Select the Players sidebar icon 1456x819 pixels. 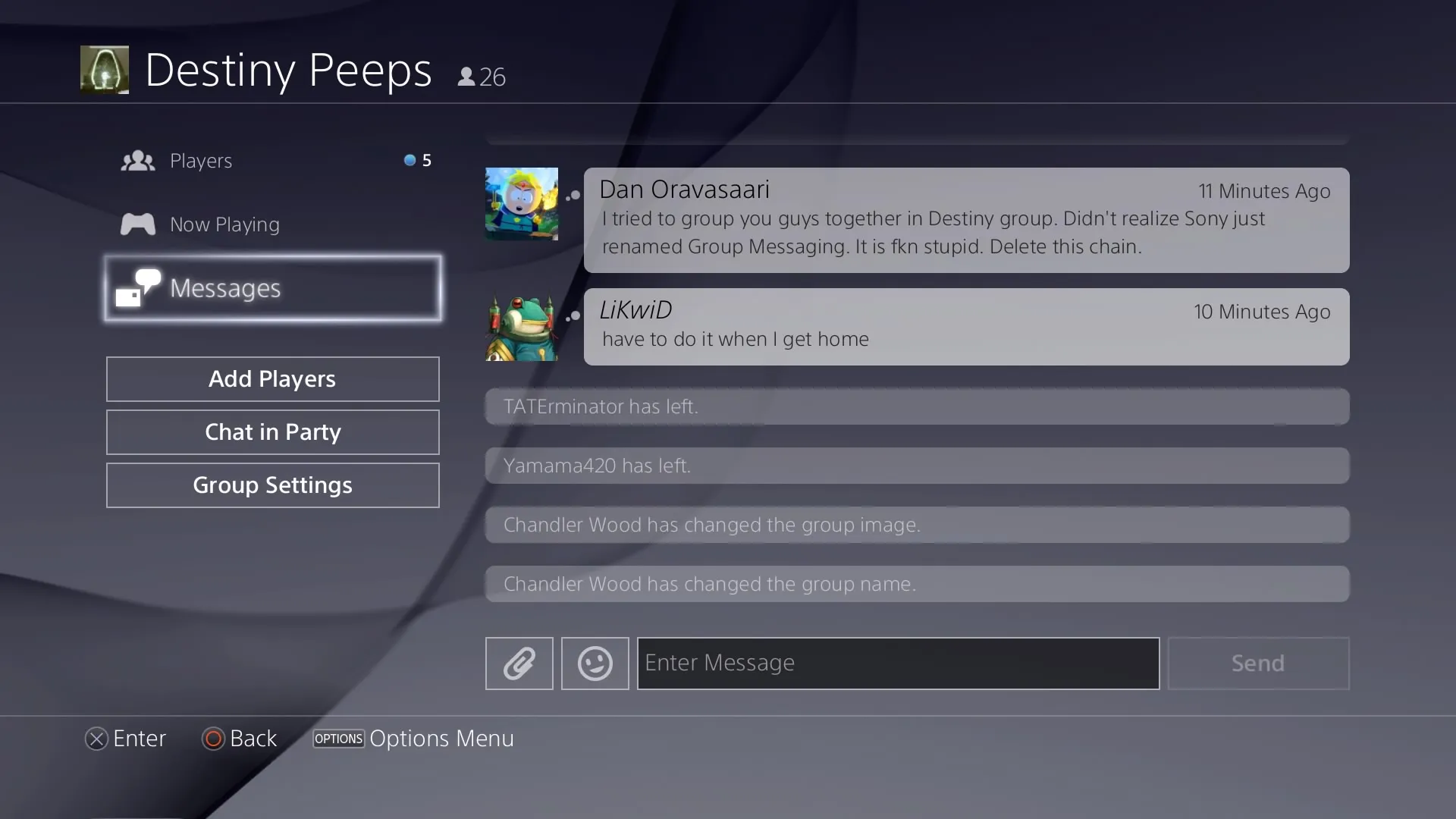pos(137,160)
